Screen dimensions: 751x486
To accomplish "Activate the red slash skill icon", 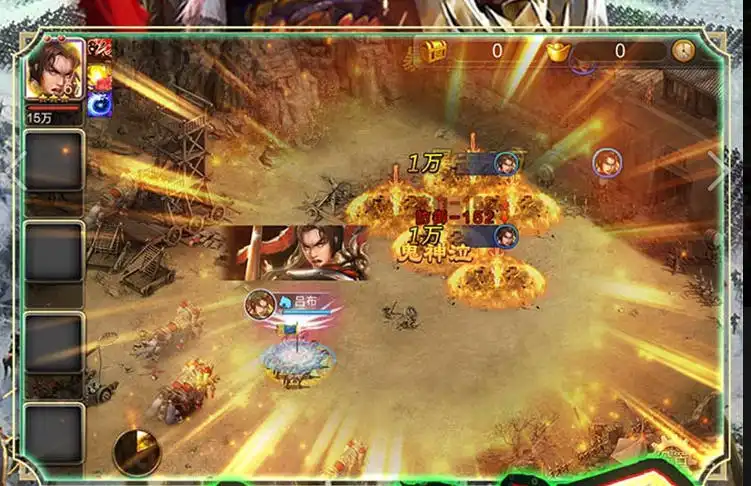I will [x=99, y=50].
